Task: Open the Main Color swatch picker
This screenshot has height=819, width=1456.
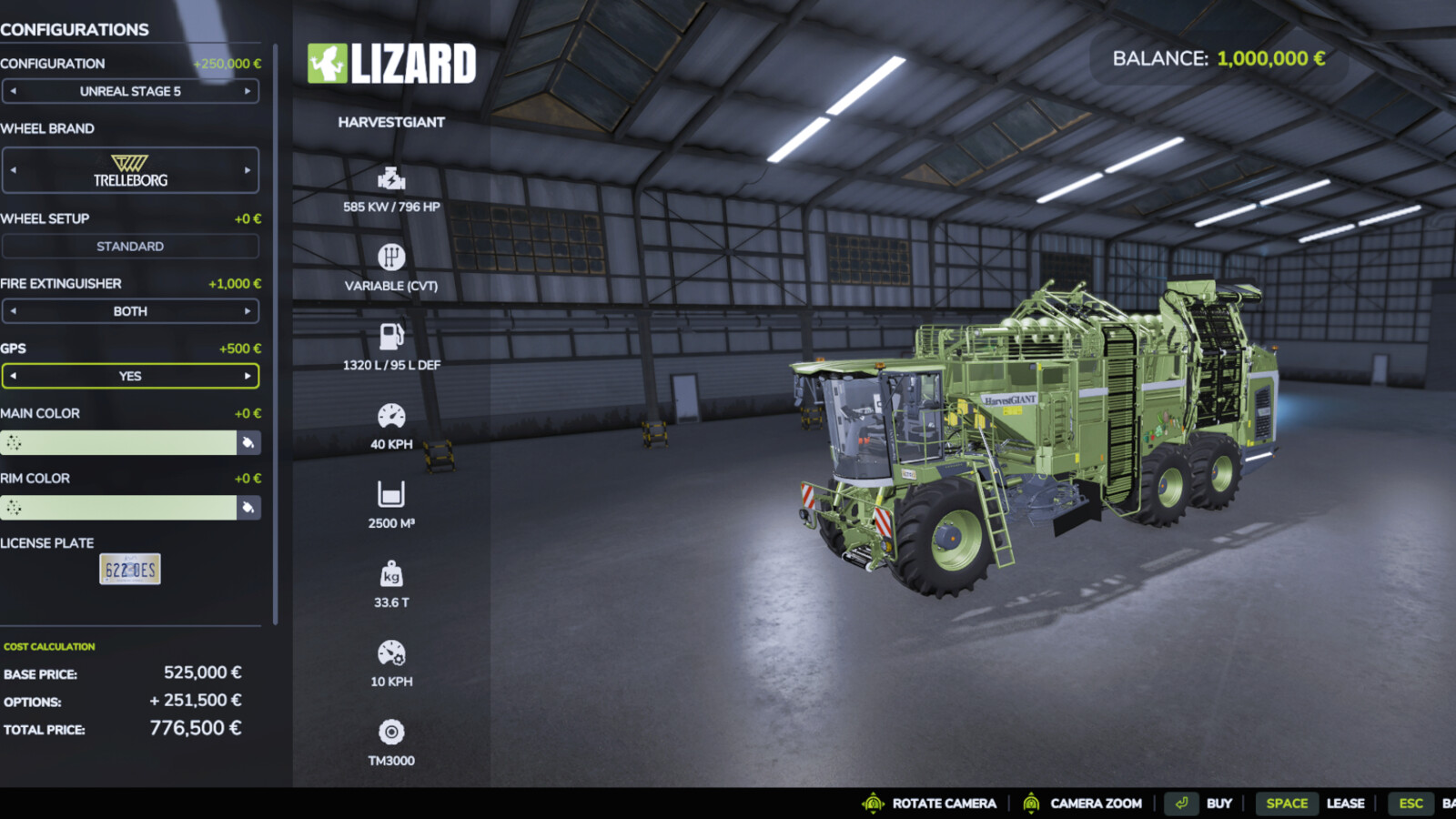Action: 248,442
